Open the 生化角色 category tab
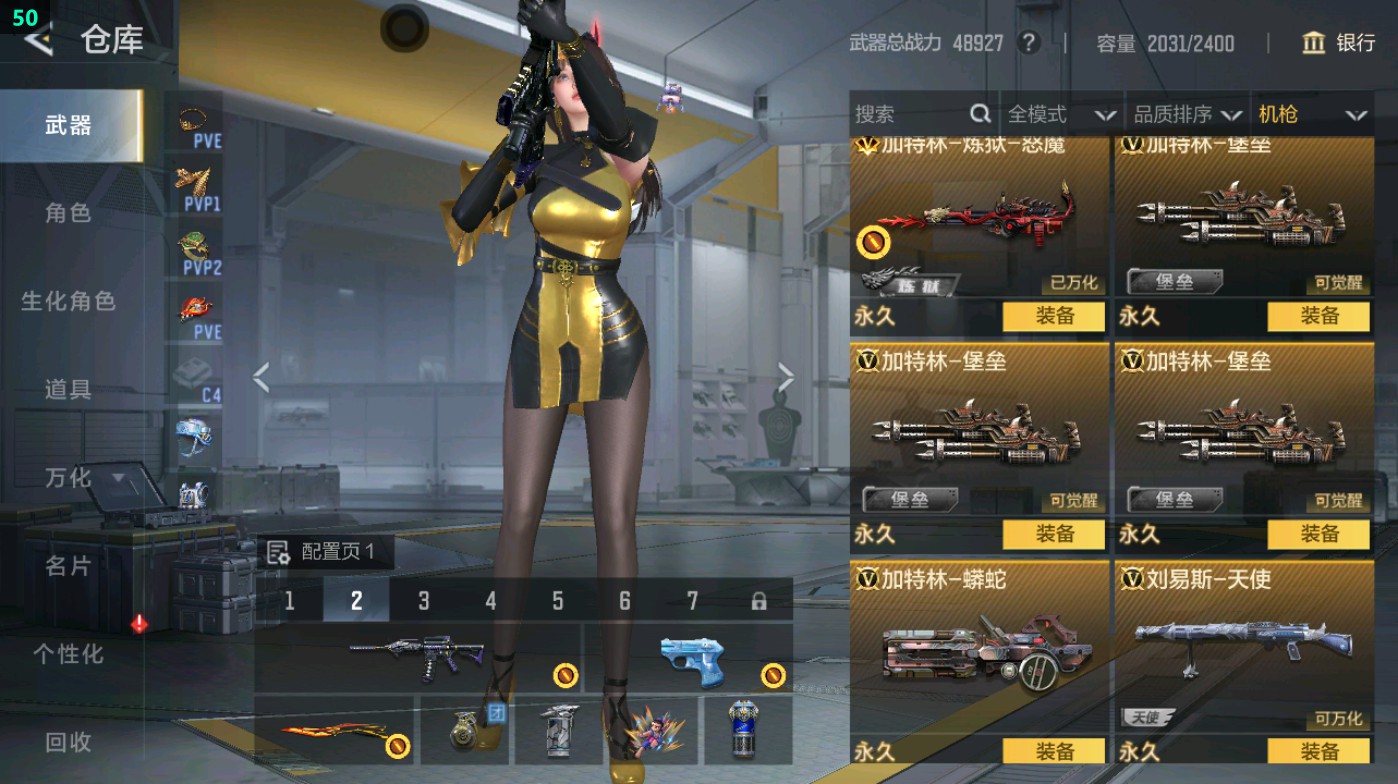 coord(68,301)
